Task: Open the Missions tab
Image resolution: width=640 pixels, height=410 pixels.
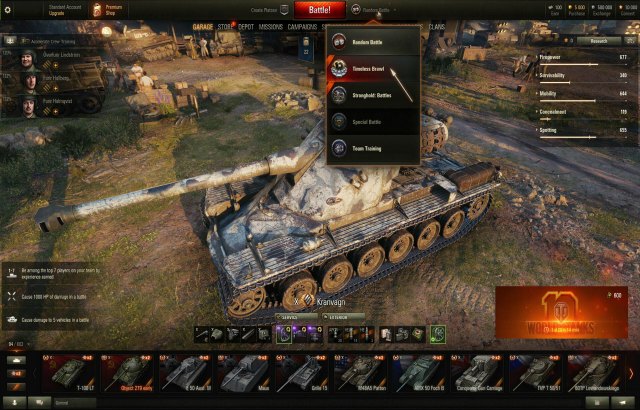Action: (x=270, y=27)
